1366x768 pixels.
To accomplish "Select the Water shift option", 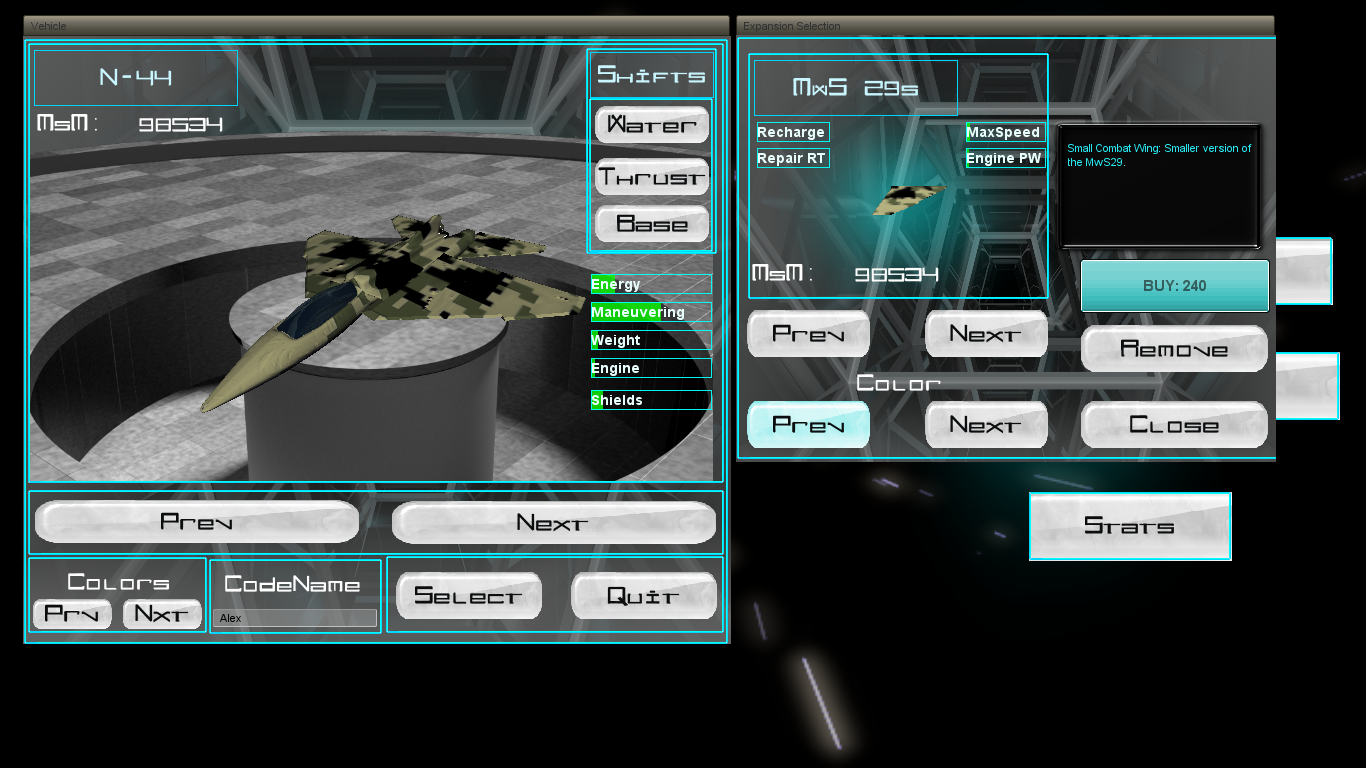I will point(651,124).
